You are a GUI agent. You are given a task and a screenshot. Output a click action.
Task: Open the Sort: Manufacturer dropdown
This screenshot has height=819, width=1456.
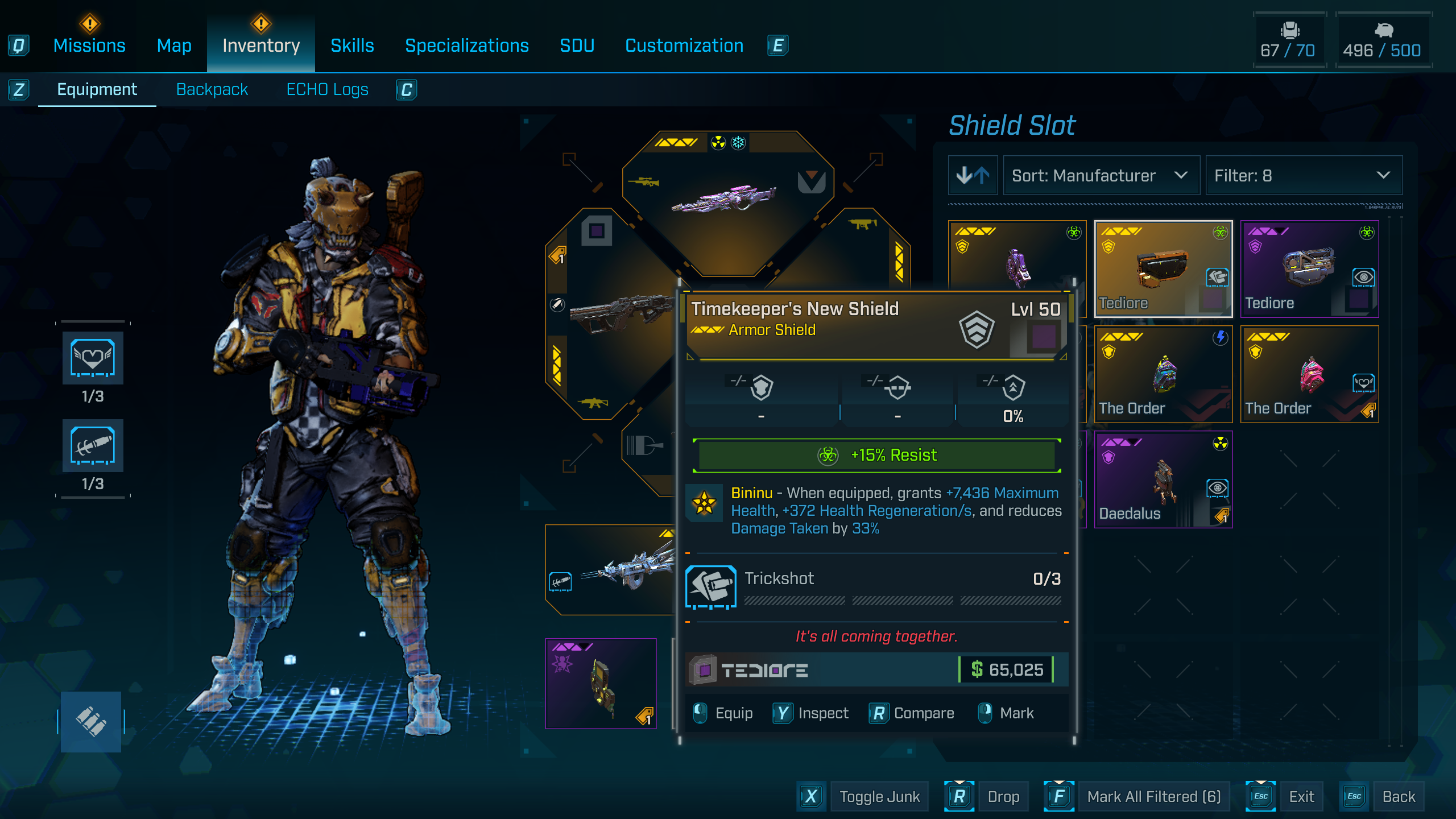pyautogui.click(x=1101, y=176)
